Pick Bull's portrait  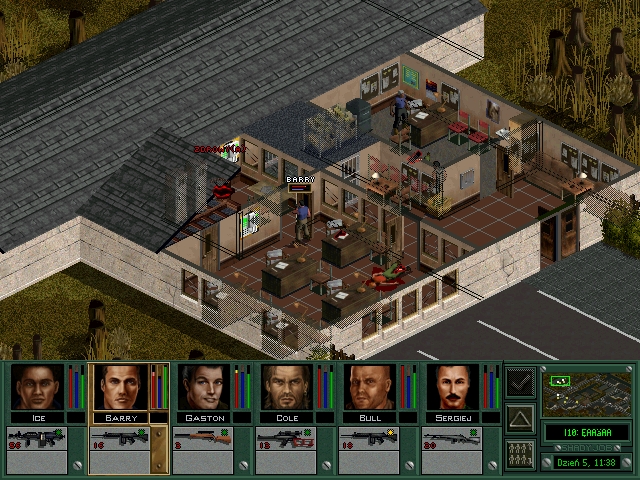point(369,386)
